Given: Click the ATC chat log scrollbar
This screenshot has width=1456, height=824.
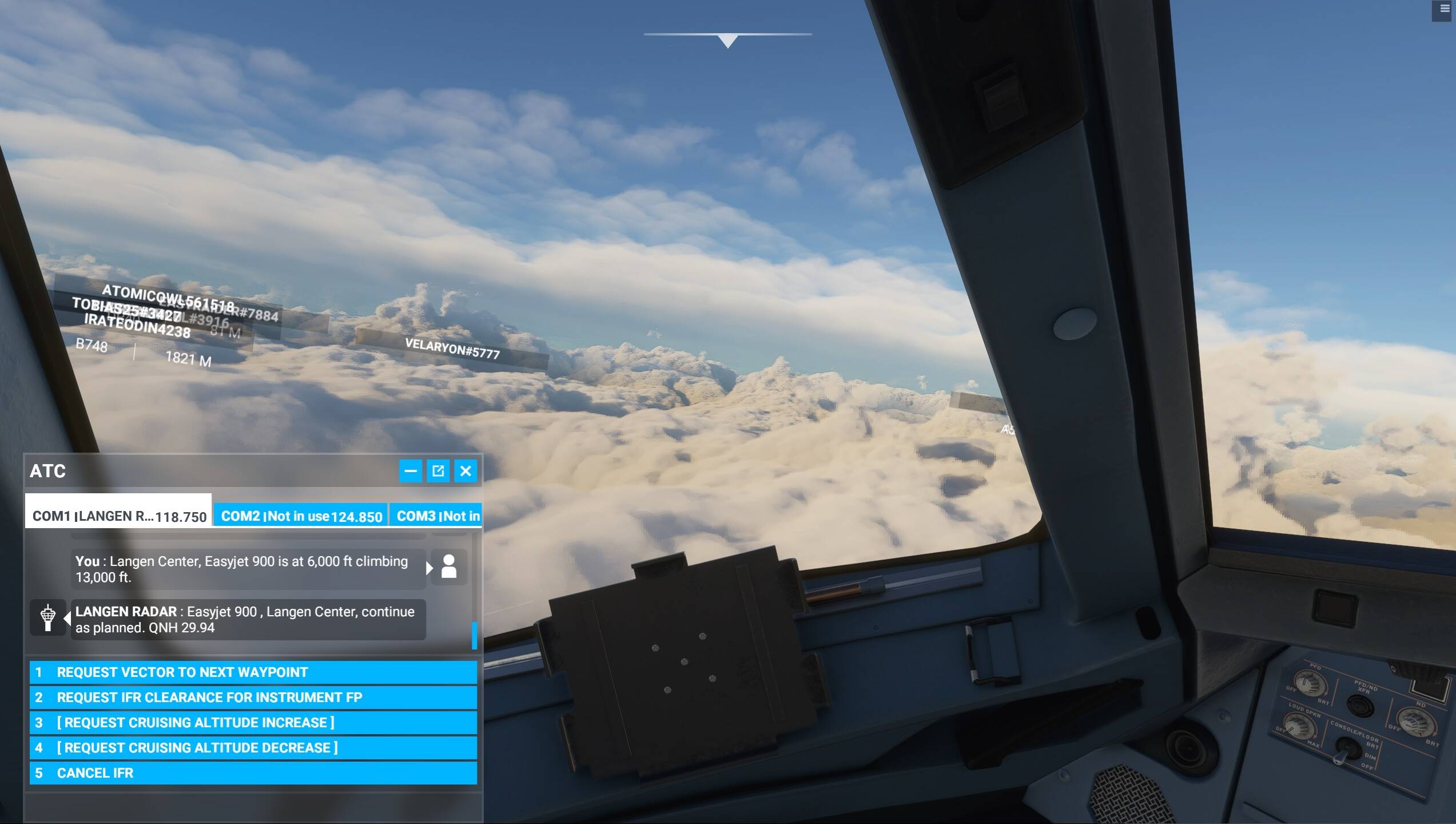Looking at the screenshot, I should [474, 635].
